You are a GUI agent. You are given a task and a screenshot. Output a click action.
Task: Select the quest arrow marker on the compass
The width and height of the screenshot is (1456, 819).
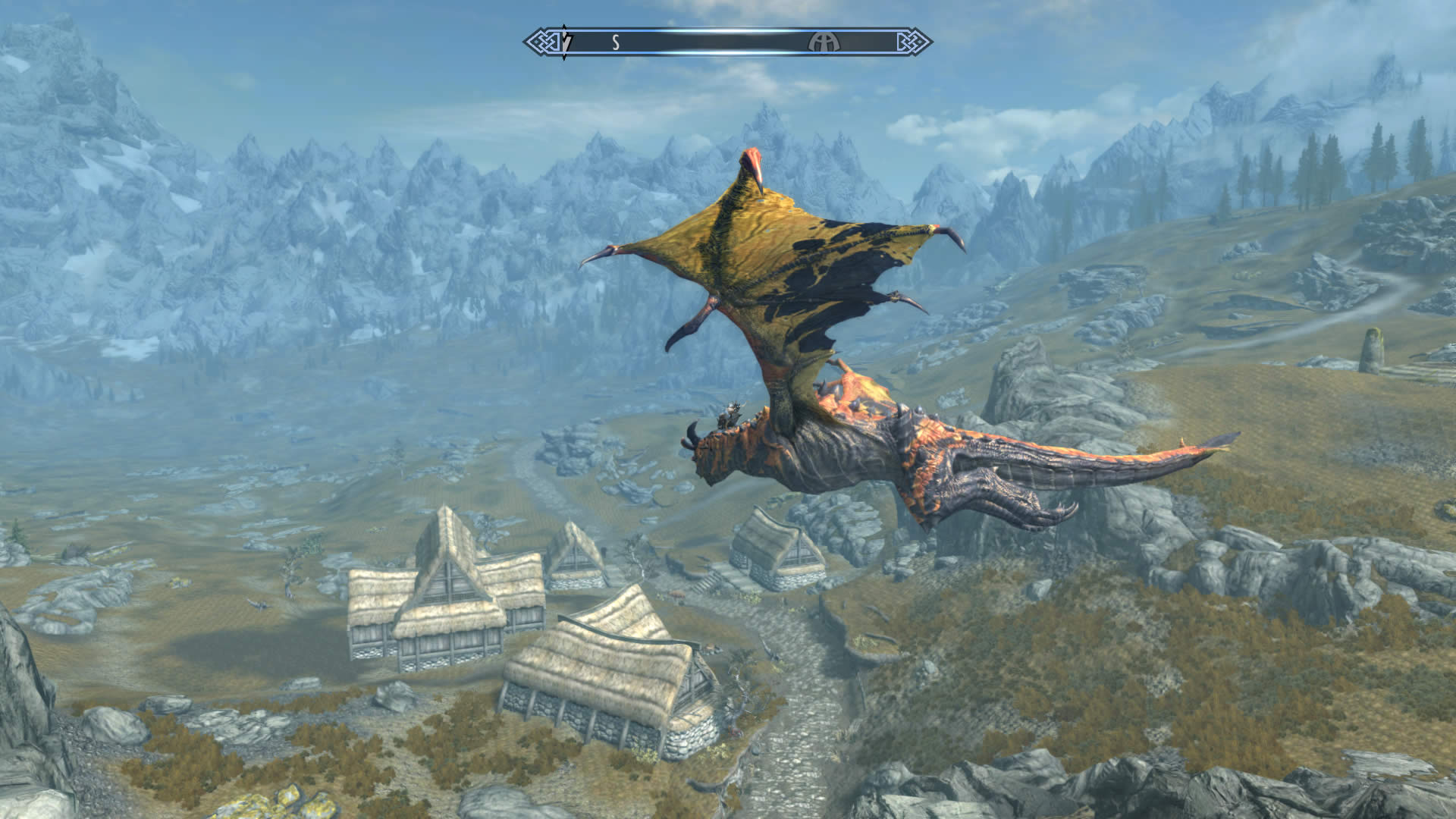[565, 42]
